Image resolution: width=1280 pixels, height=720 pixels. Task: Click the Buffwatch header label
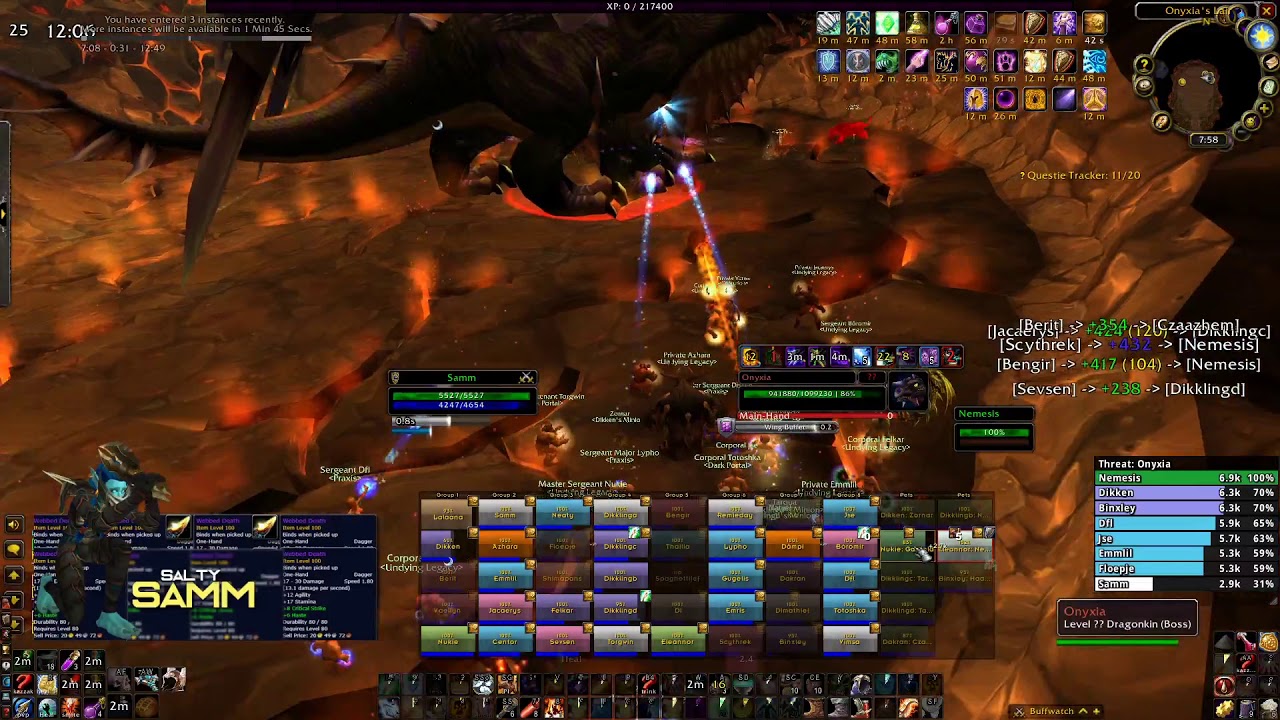coord(1051,711)
